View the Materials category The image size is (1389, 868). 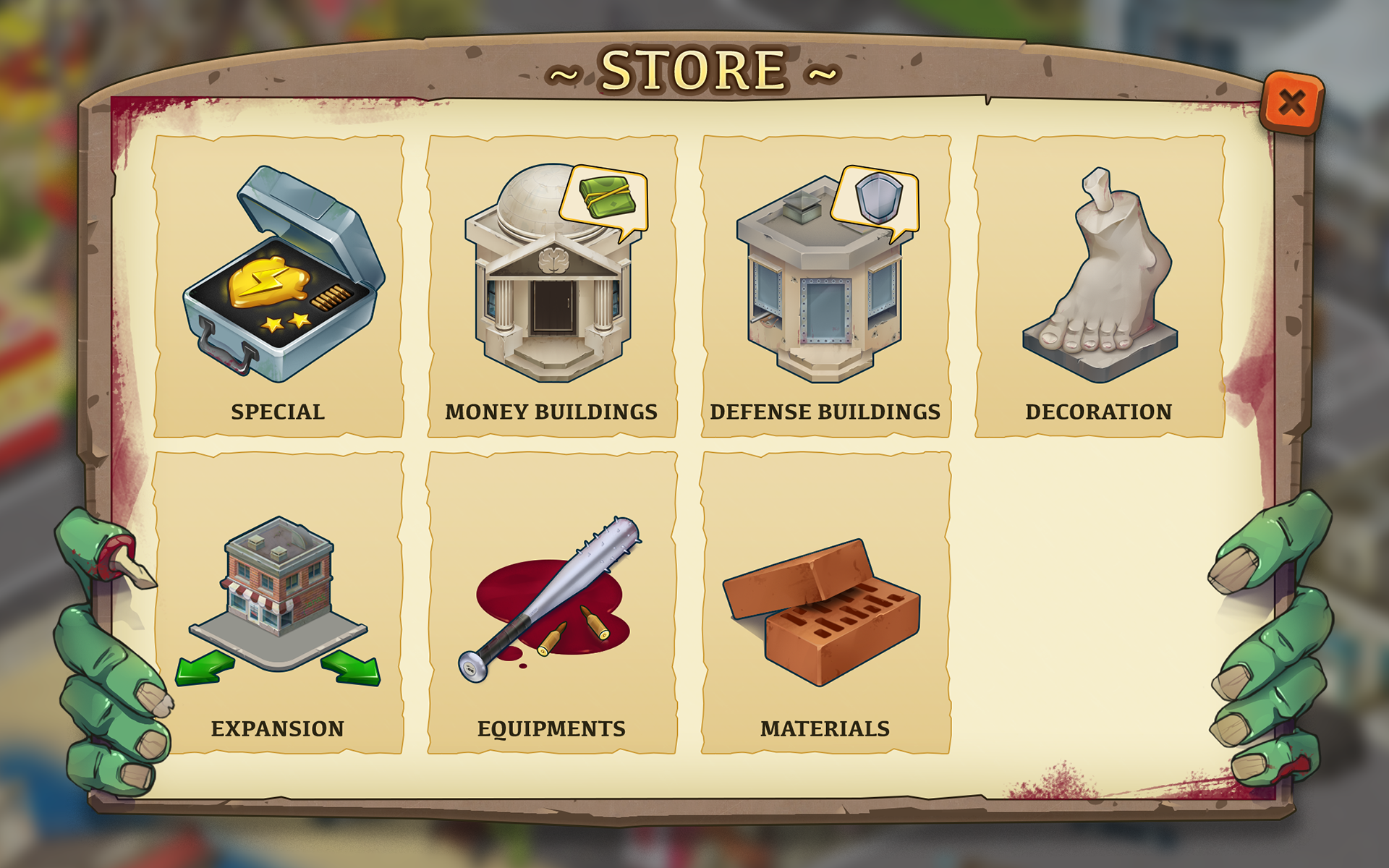825,603
